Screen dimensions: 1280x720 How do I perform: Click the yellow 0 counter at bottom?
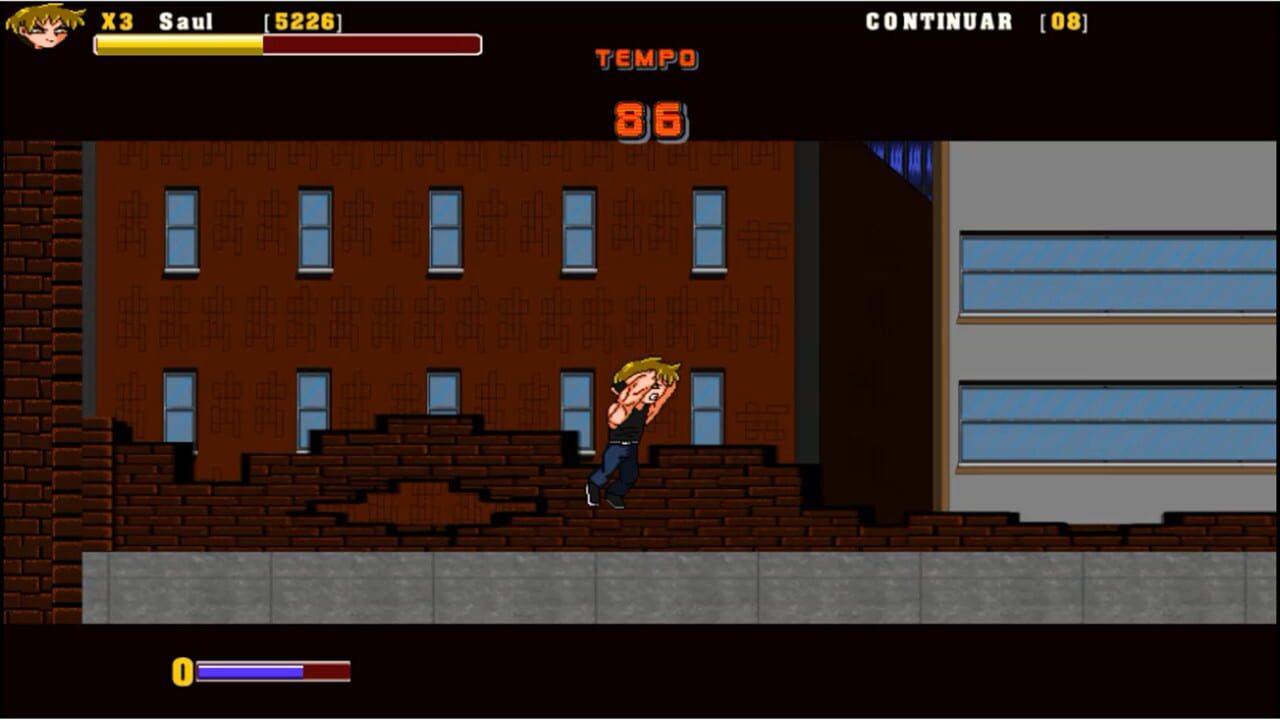[x=183, y=673]
